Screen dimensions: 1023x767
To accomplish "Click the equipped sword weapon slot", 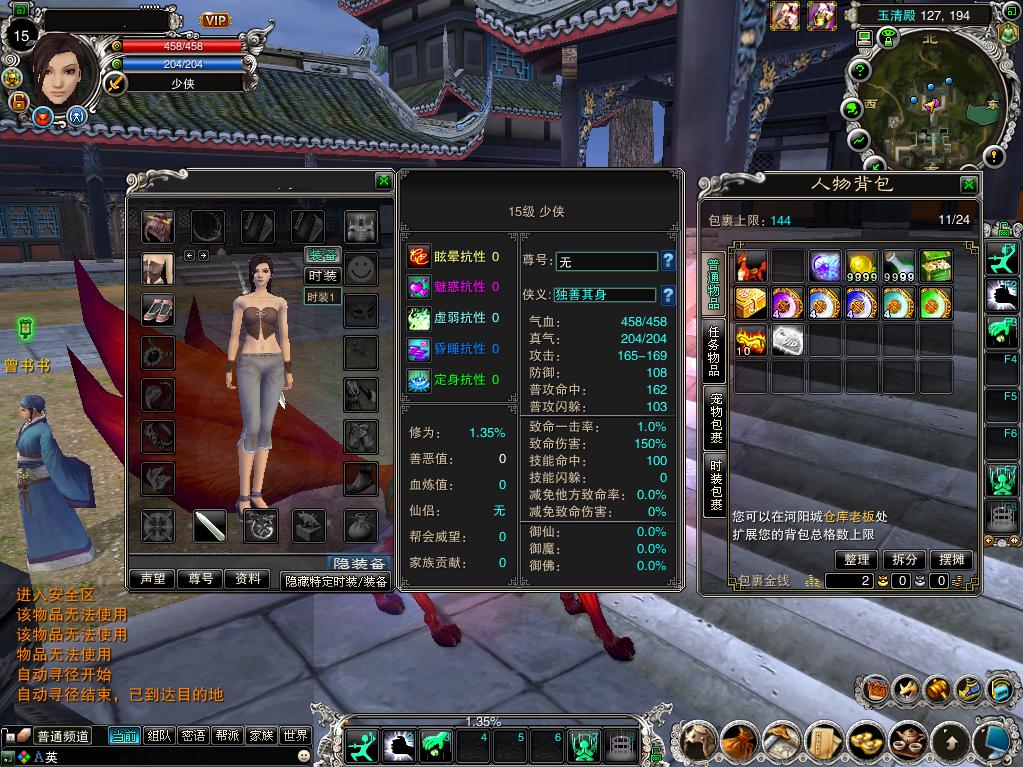I will pos(209,525).
